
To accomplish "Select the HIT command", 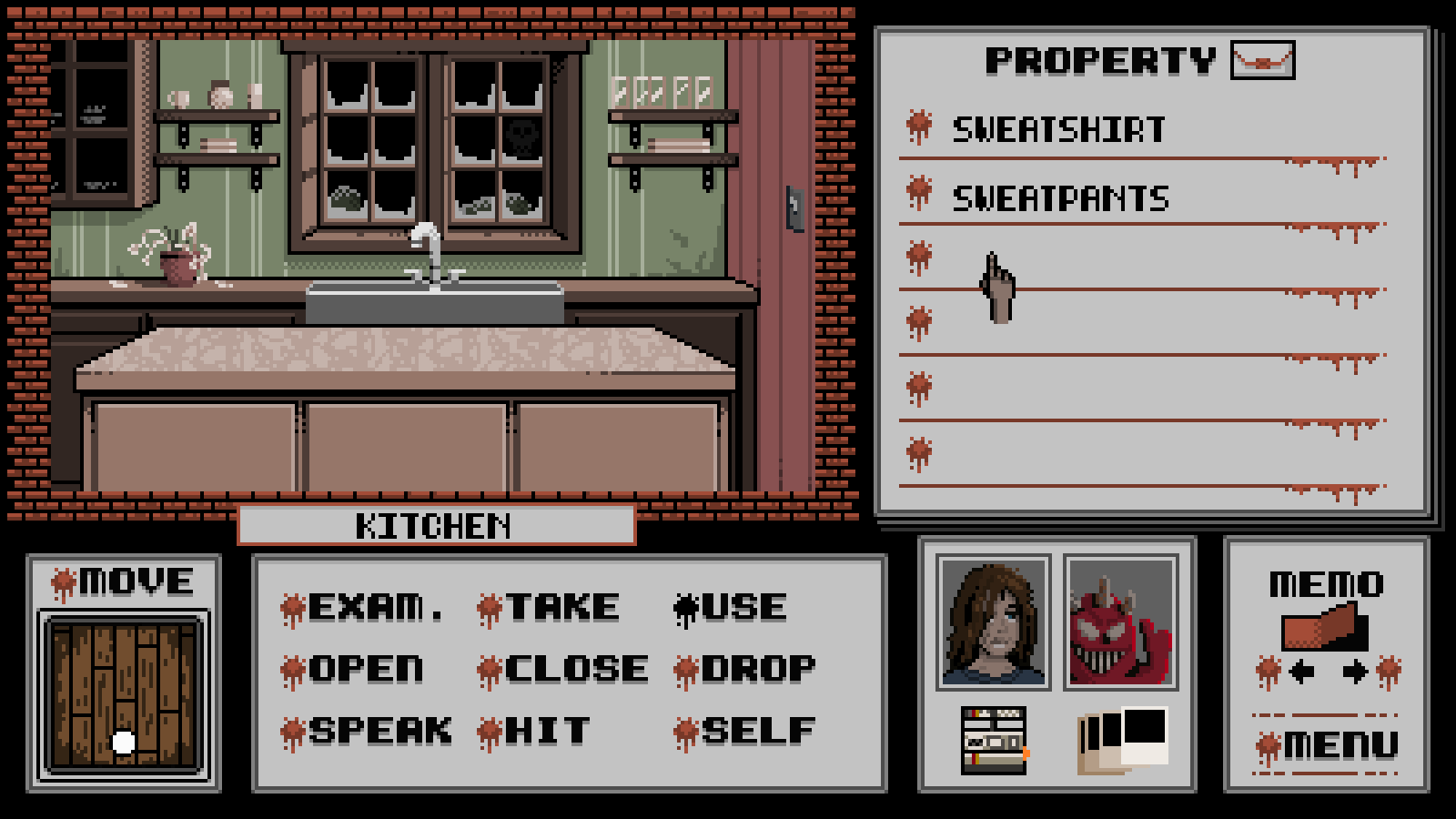I will [547, 732].
